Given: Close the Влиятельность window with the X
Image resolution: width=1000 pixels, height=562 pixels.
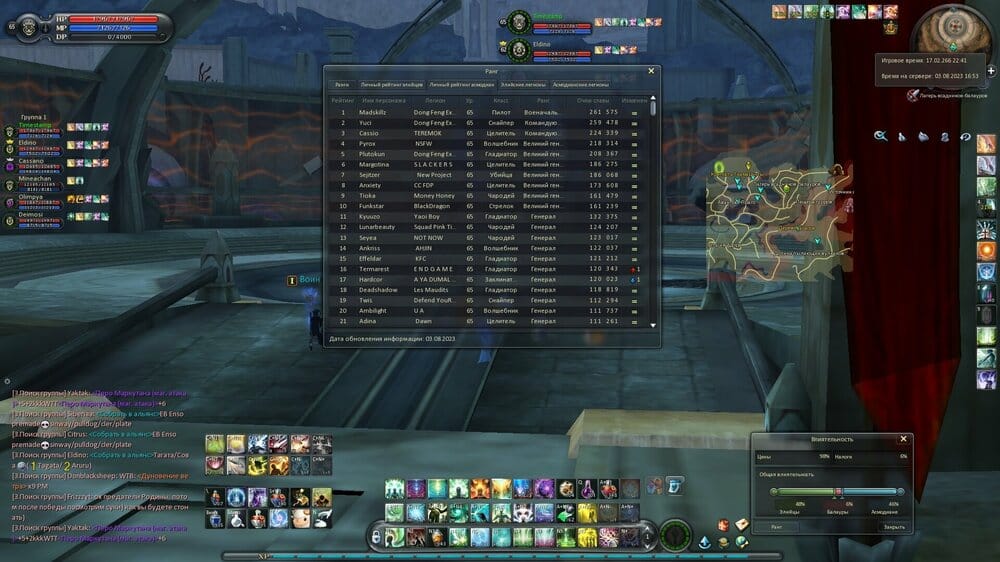Looking at the screenshot, I should pyautogui.click(x=903, y=439).
